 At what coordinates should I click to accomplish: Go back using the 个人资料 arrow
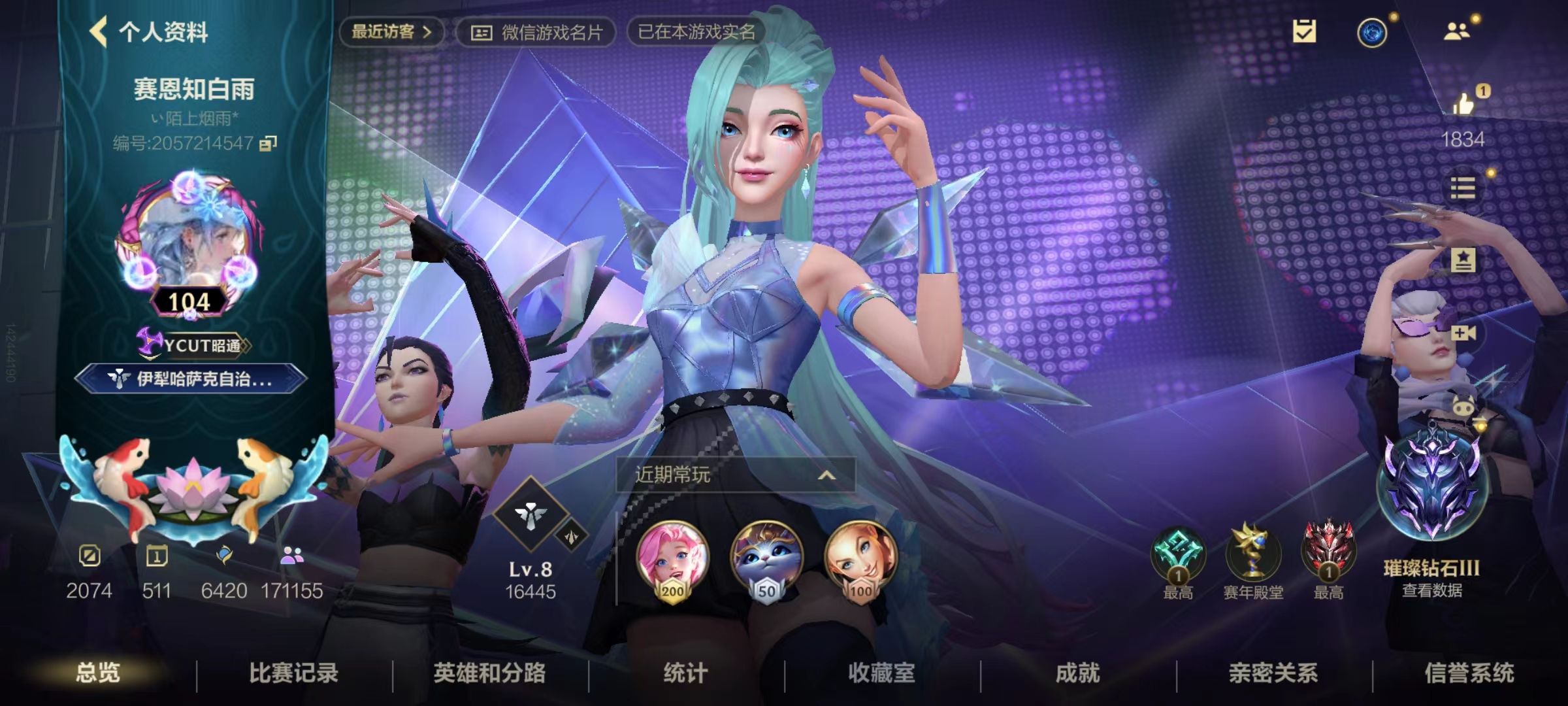click(x=99, y=31)
